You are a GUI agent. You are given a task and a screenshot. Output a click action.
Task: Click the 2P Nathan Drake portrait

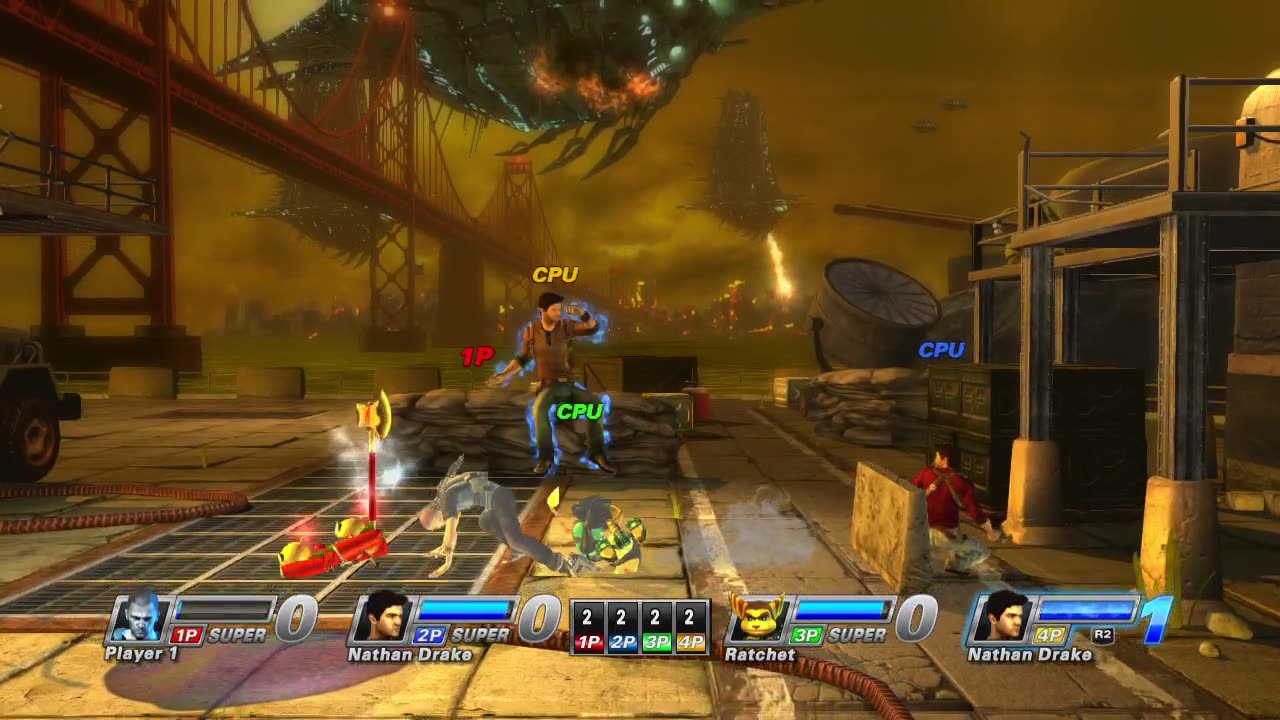pos(380,619)
